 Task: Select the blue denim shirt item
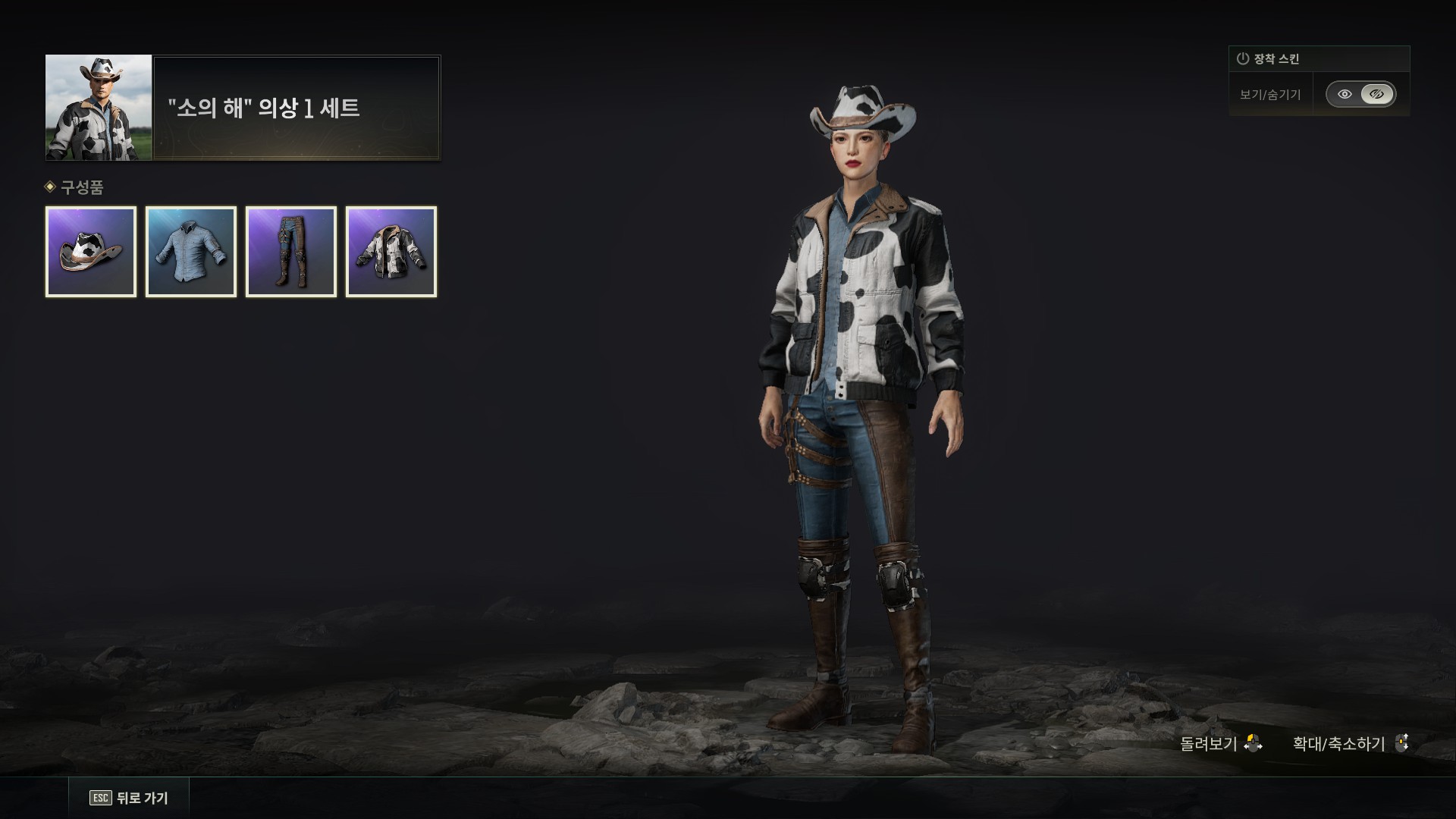pos(191,252)
